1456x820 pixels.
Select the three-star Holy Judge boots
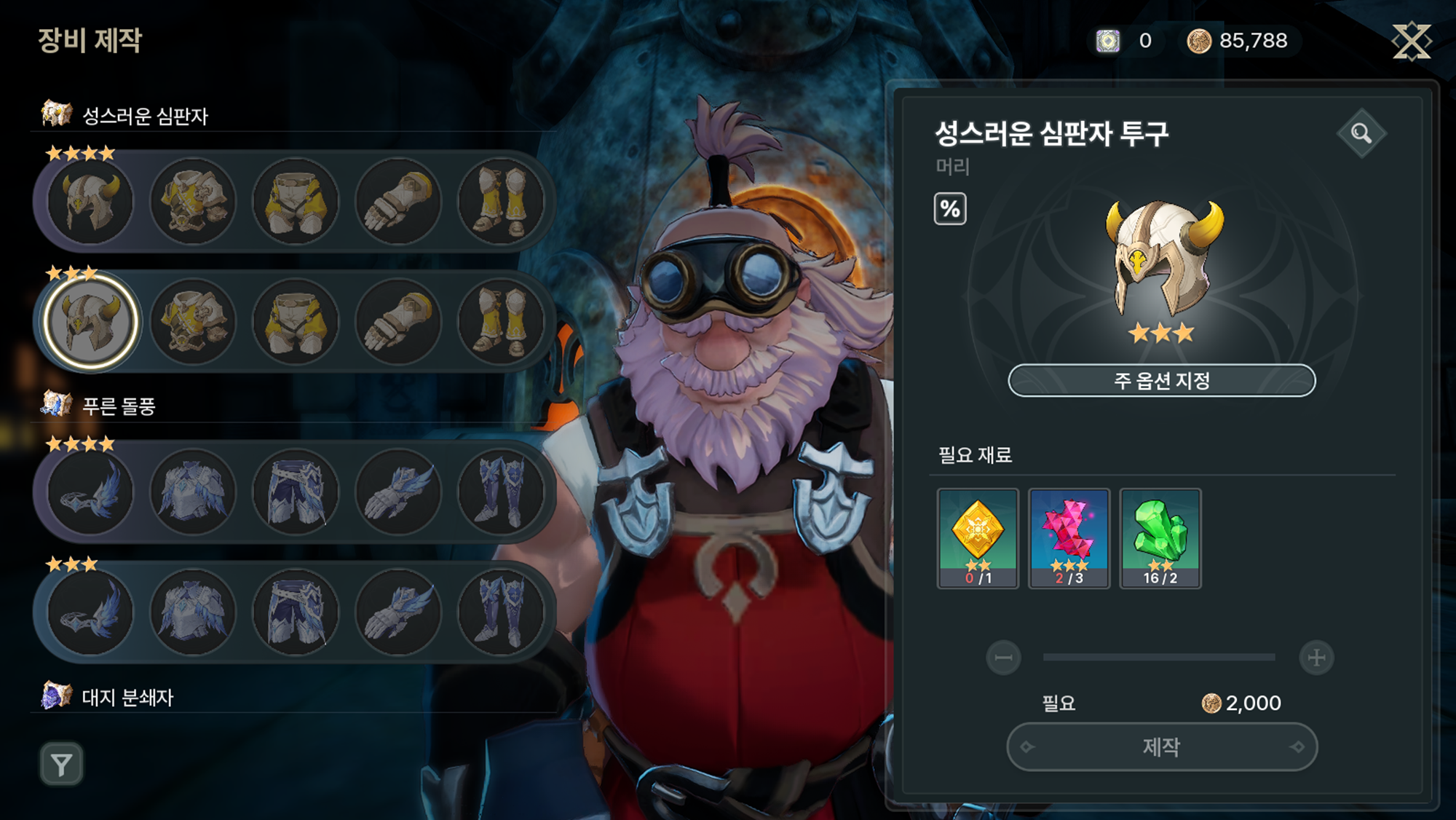pyautogui.click(x=501, y=321)
